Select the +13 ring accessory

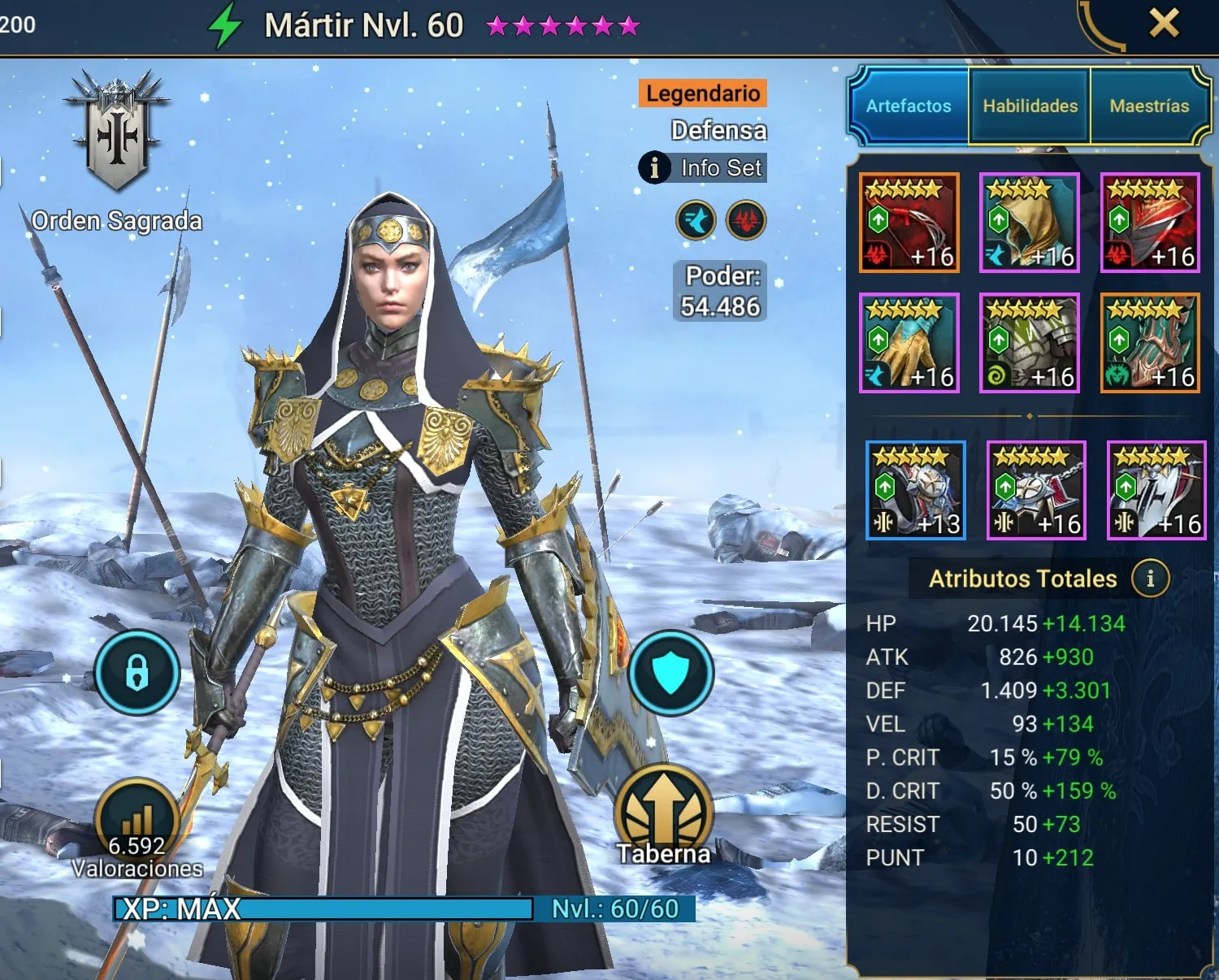[916, 490]
